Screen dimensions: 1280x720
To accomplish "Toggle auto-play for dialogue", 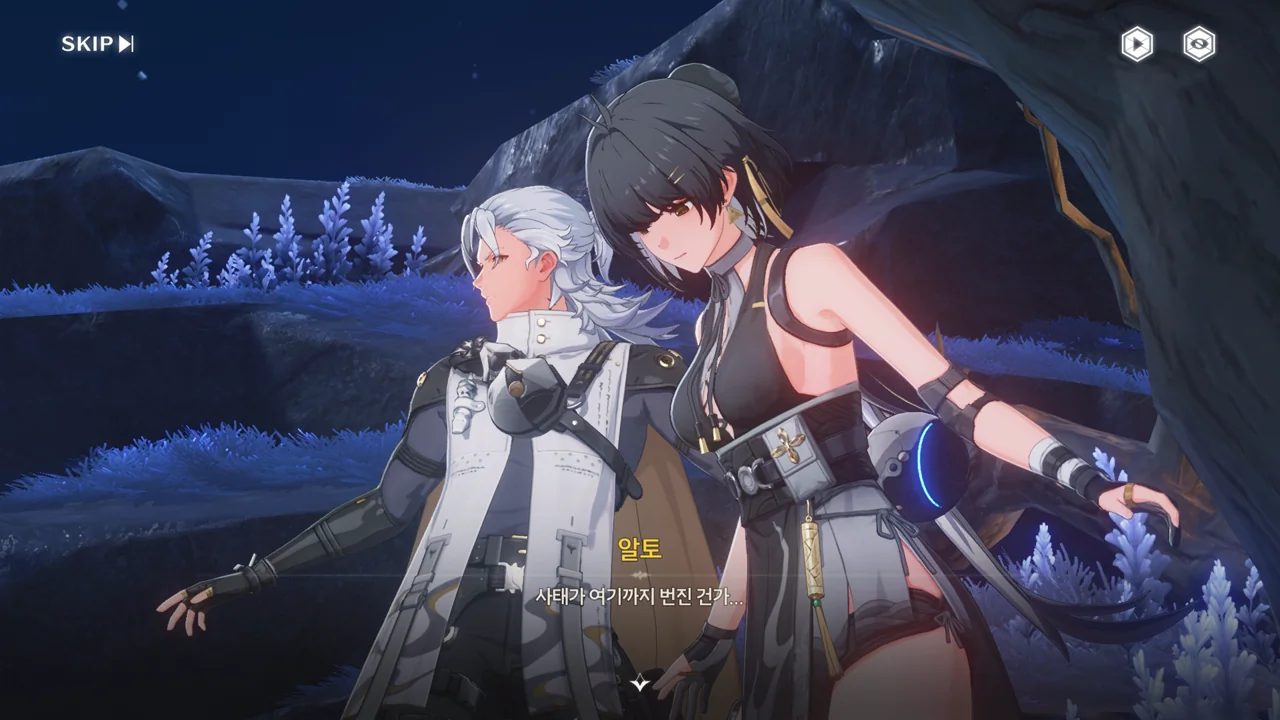I will click(1136, 44).
